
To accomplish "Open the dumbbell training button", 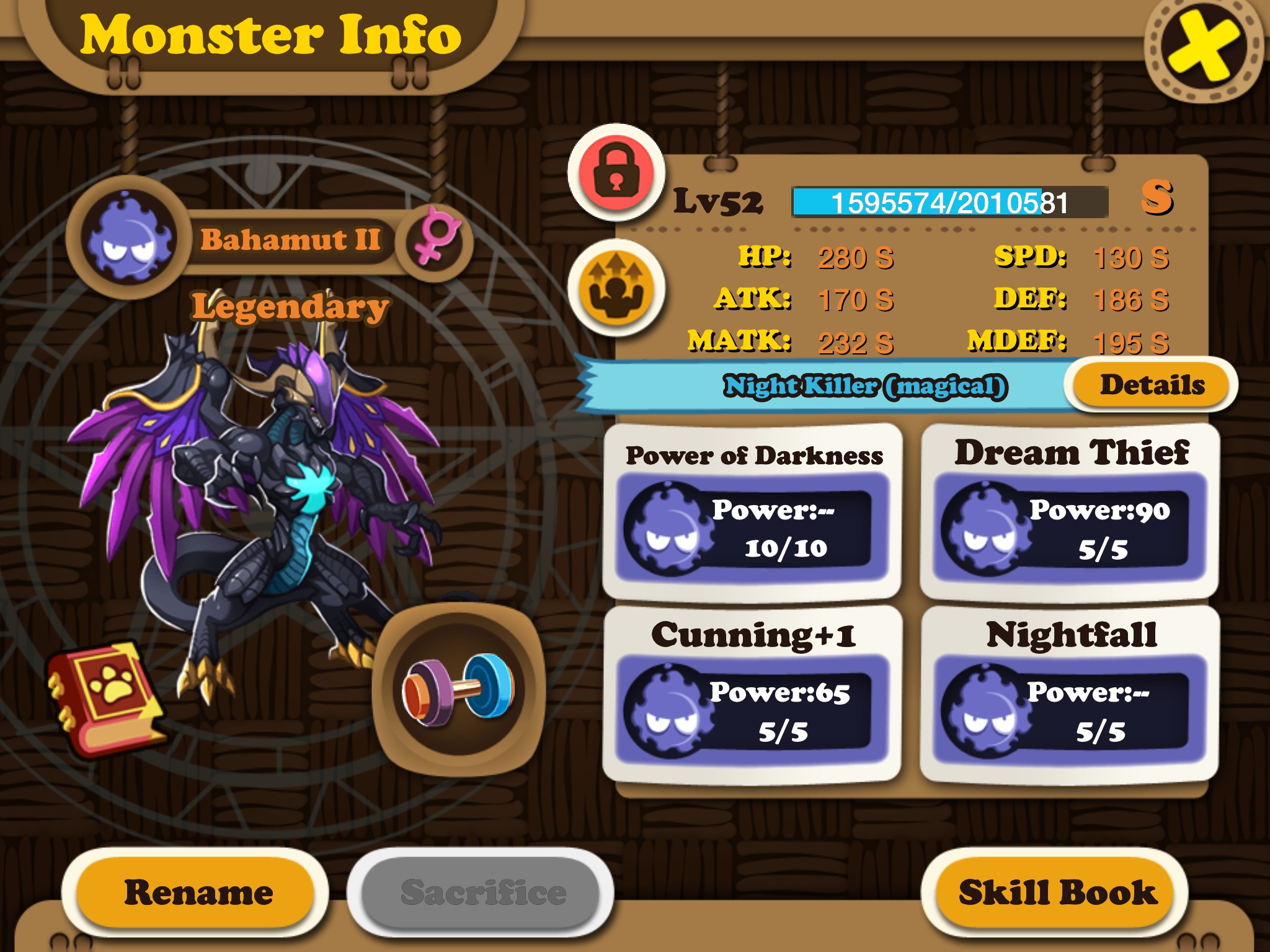I will [x=459, y=689].
